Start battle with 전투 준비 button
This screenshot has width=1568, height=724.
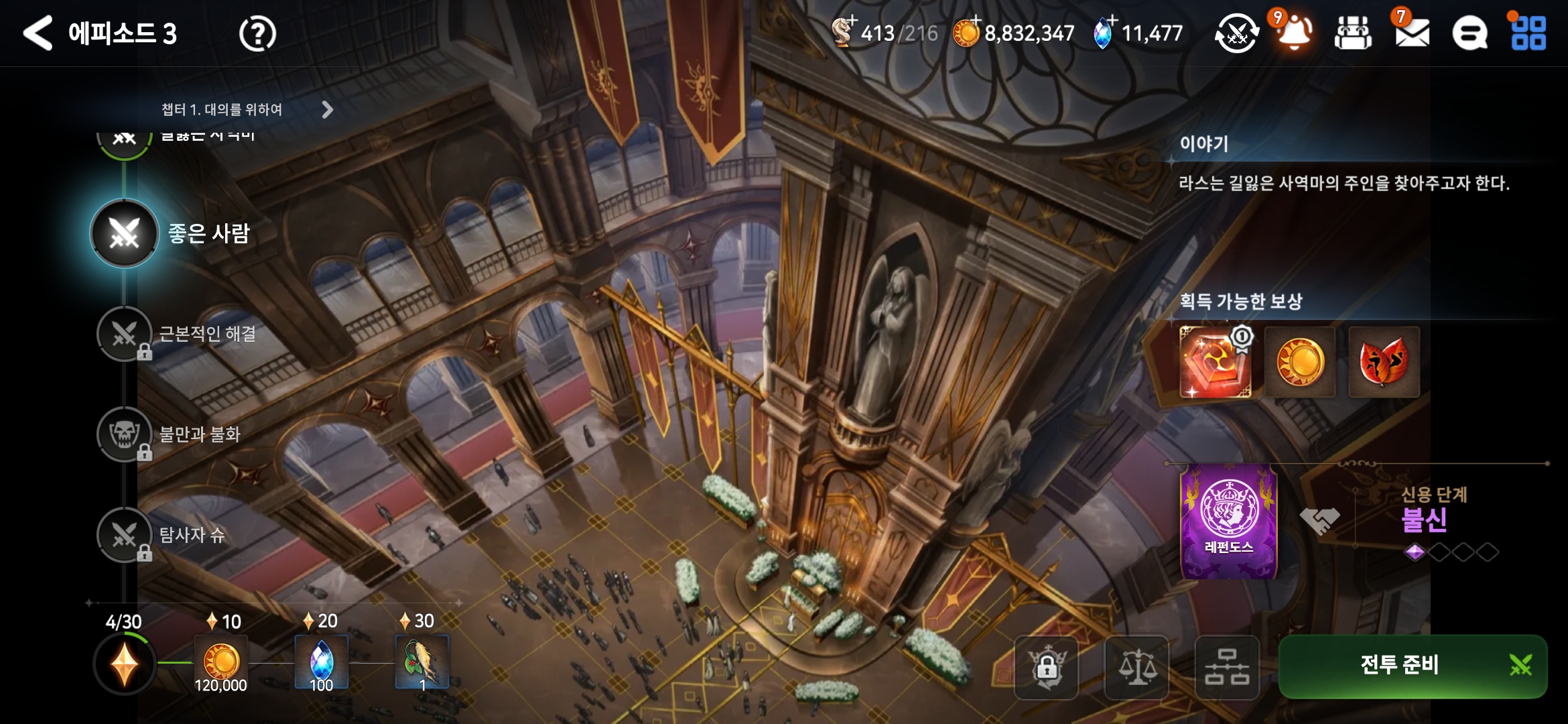pos(1413,666)
